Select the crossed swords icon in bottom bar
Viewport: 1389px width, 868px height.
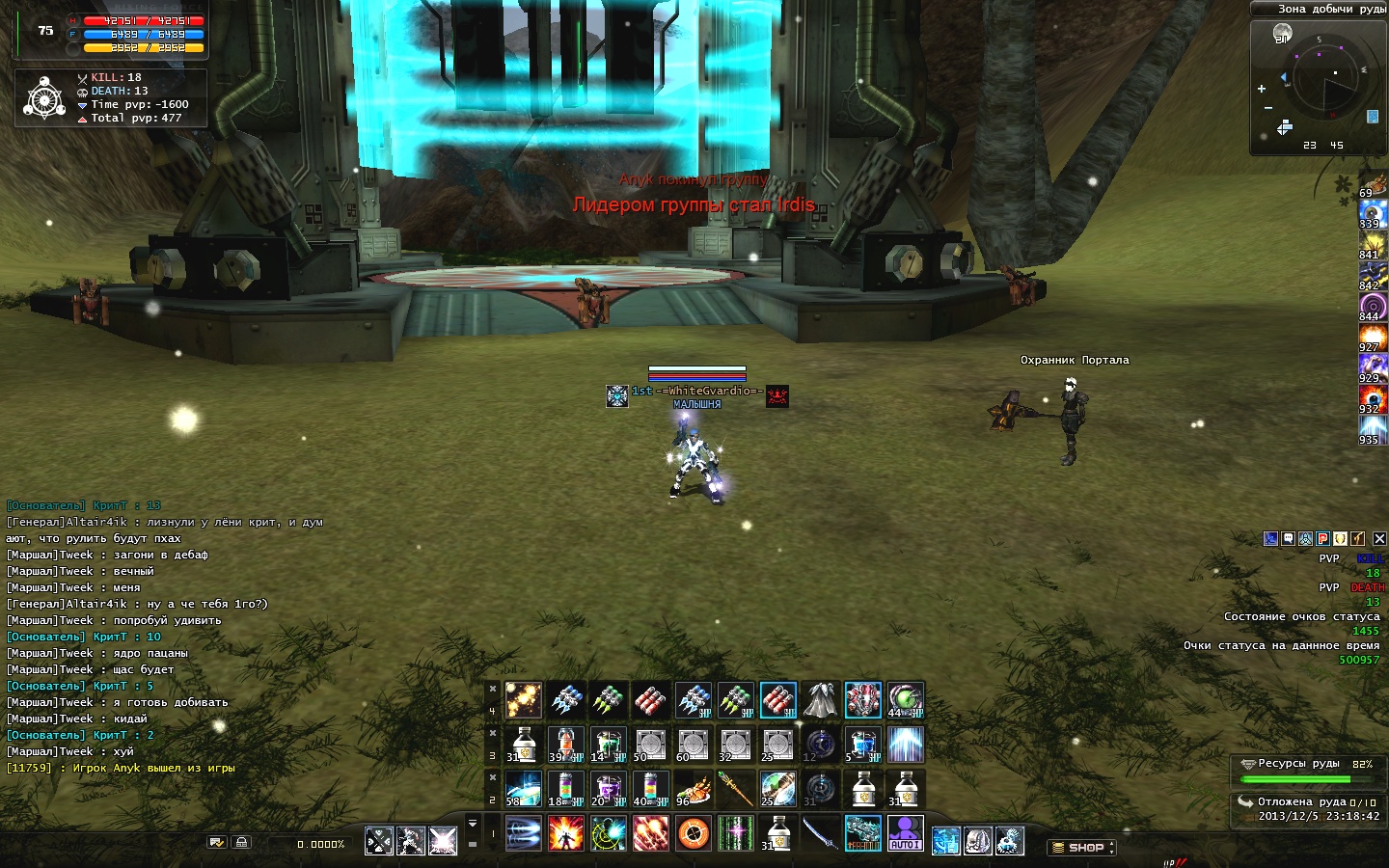click(379, 841)
